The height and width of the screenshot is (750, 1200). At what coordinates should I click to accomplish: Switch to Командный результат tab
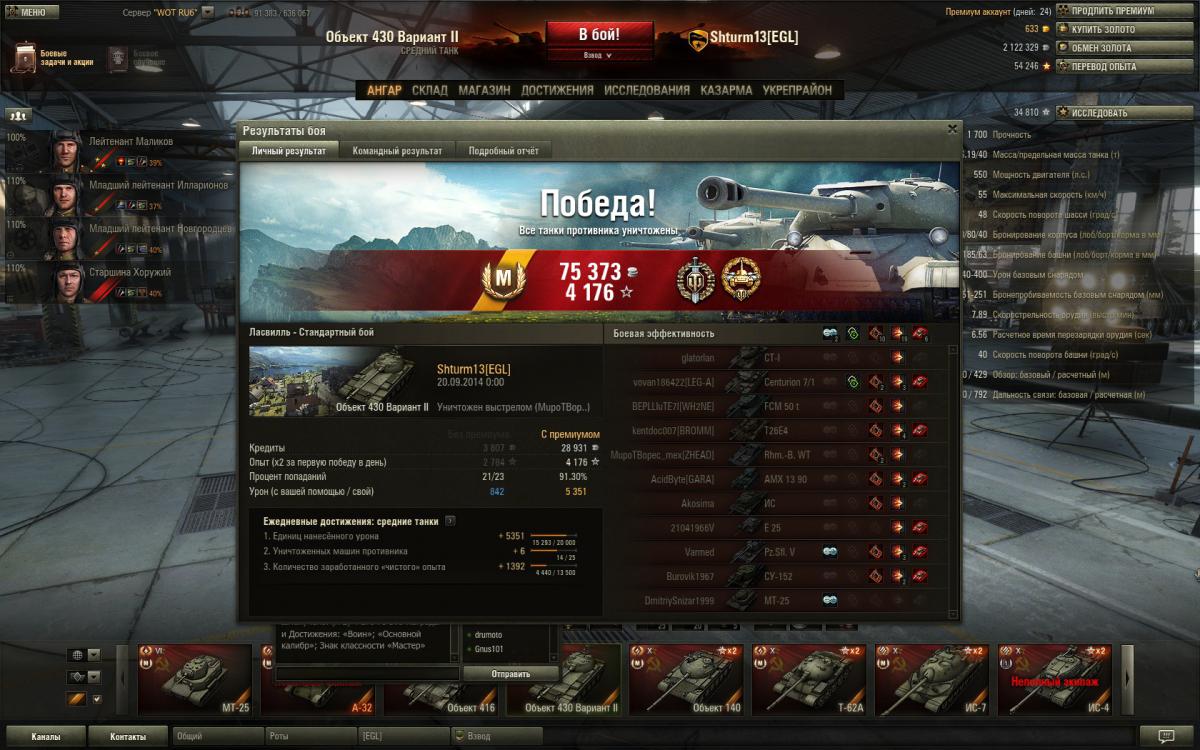(x=397, y=151)
